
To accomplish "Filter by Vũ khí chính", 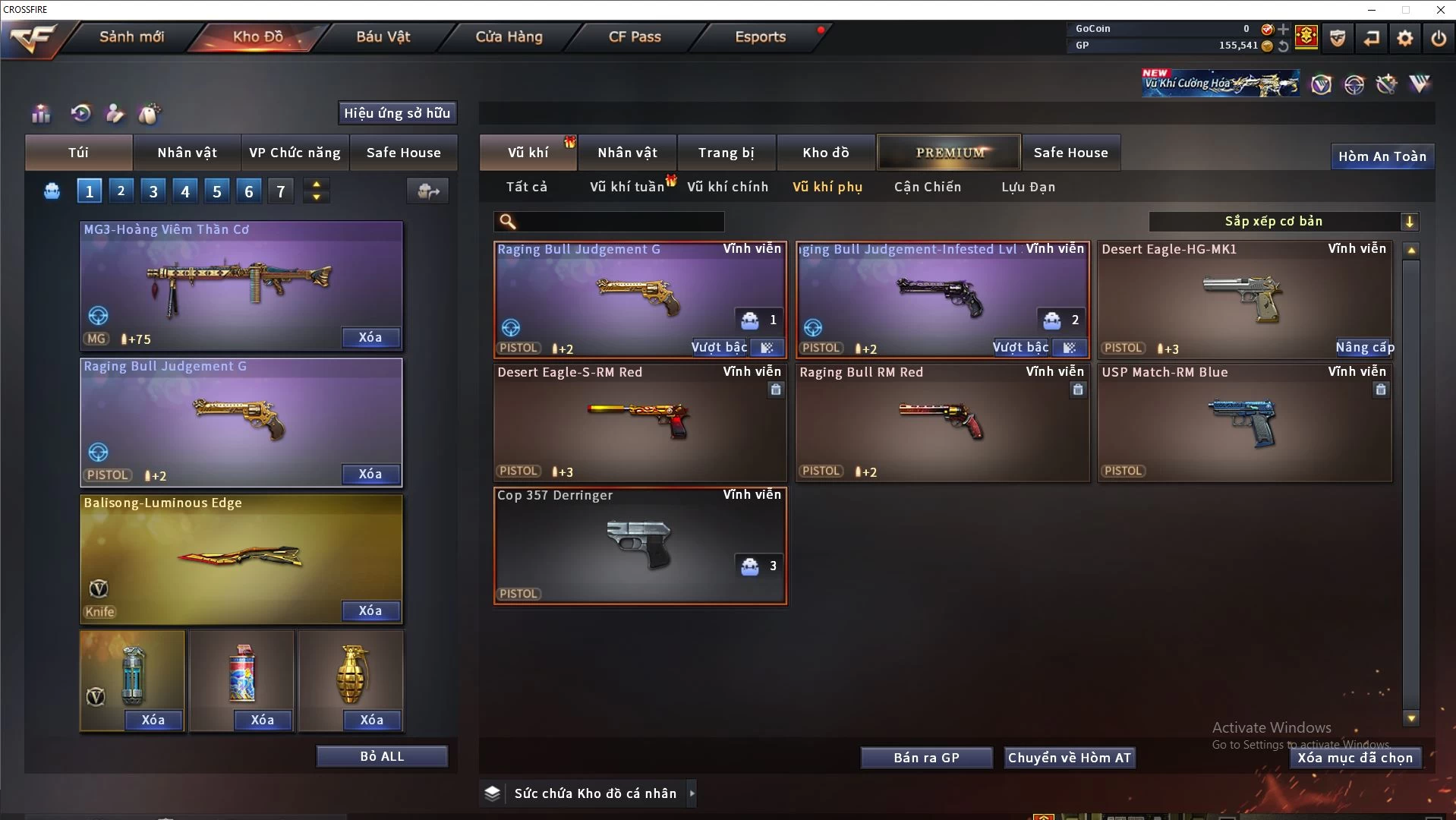I will coord(727,187).
